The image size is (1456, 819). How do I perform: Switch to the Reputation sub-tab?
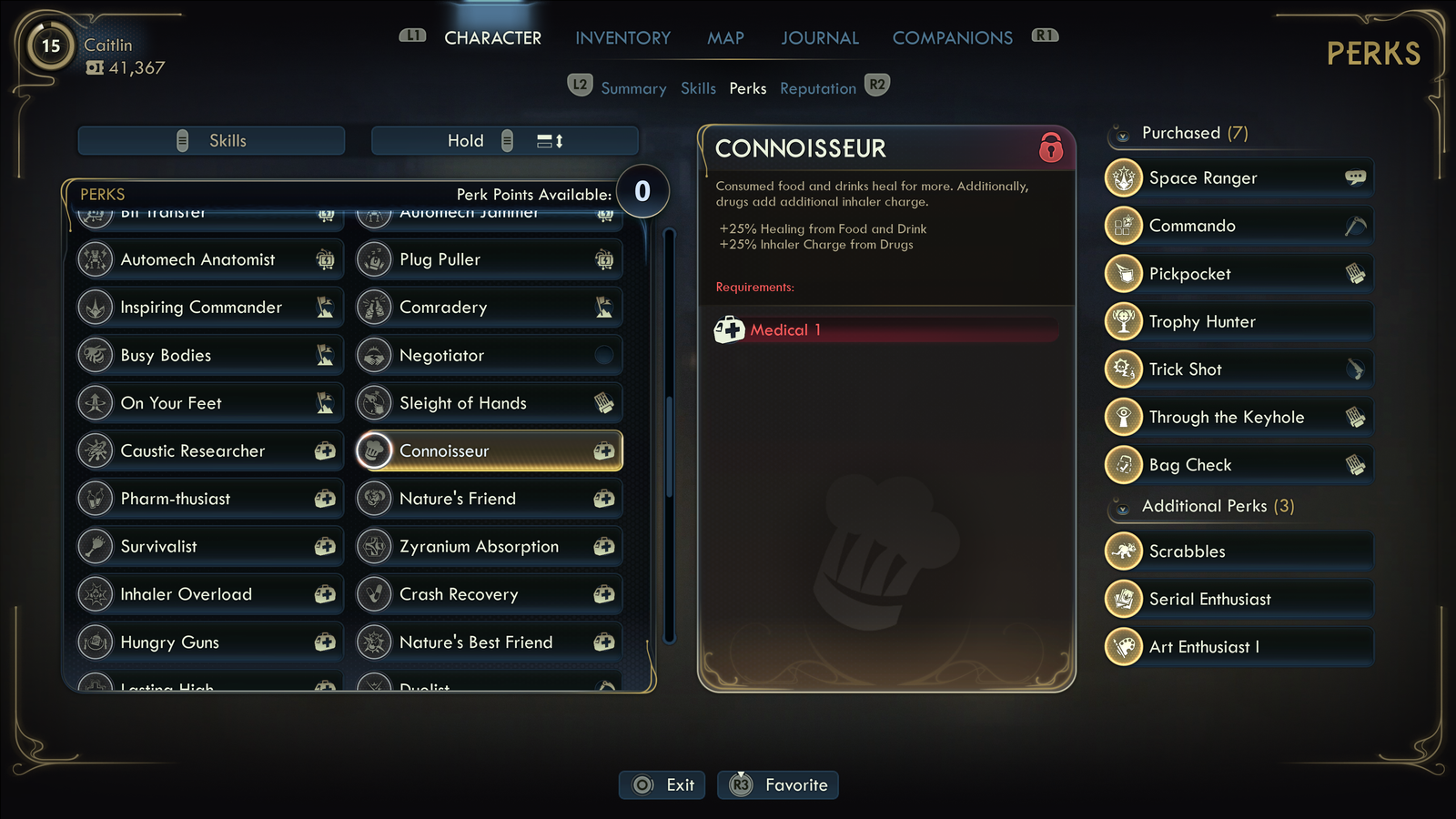pos(817,88)
